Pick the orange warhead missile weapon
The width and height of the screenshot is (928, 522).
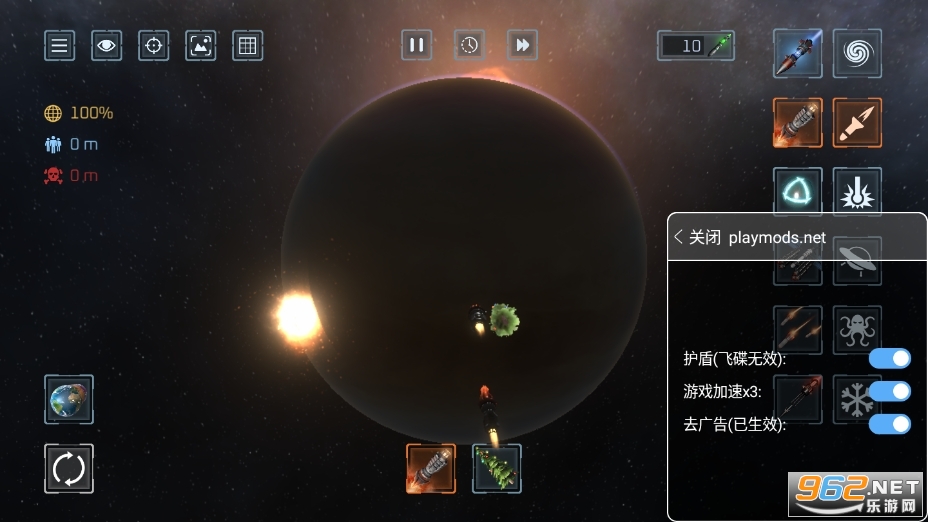[x=857, y=122]
